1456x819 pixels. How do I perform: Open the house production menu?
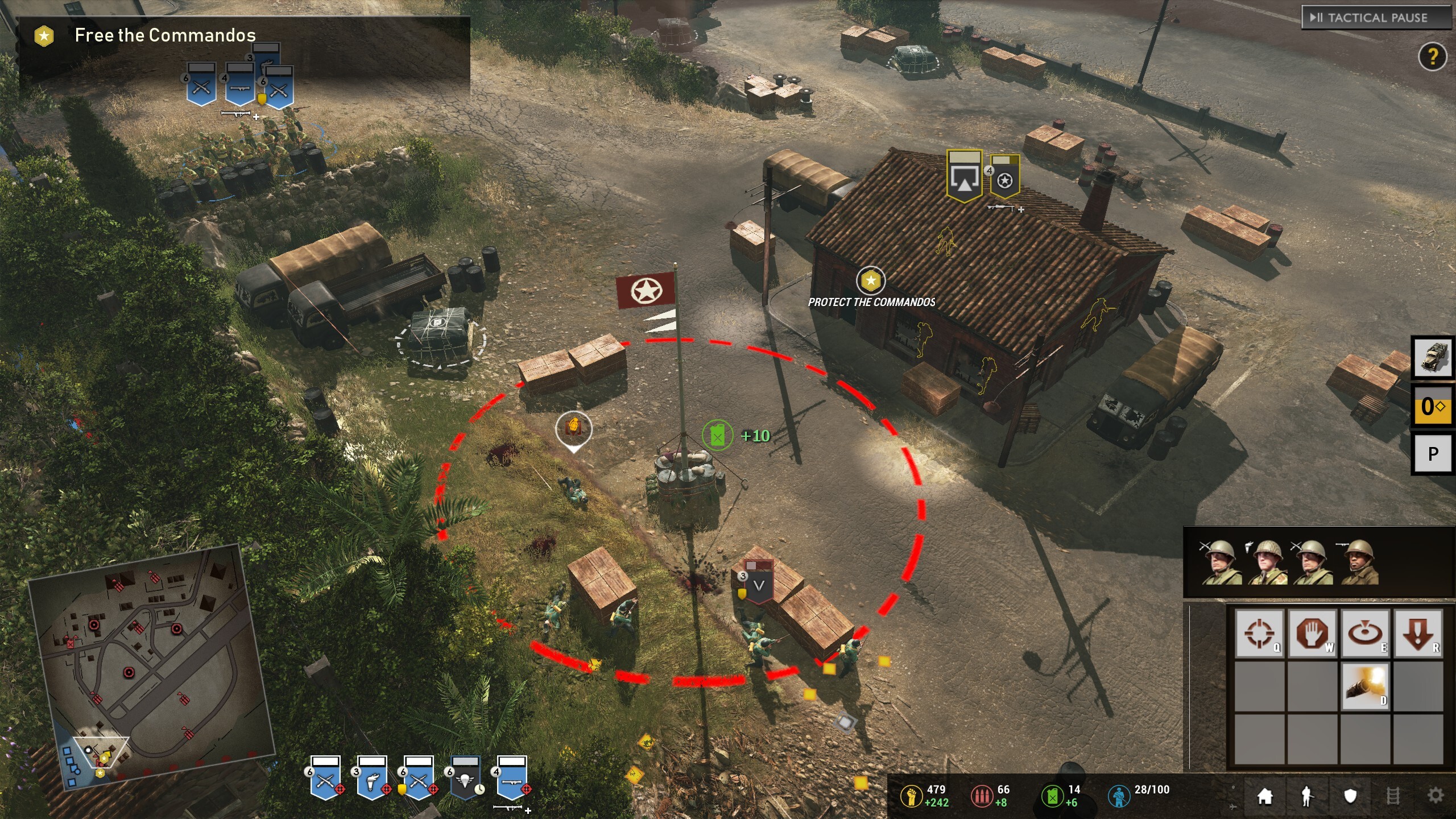(1265, 796)
